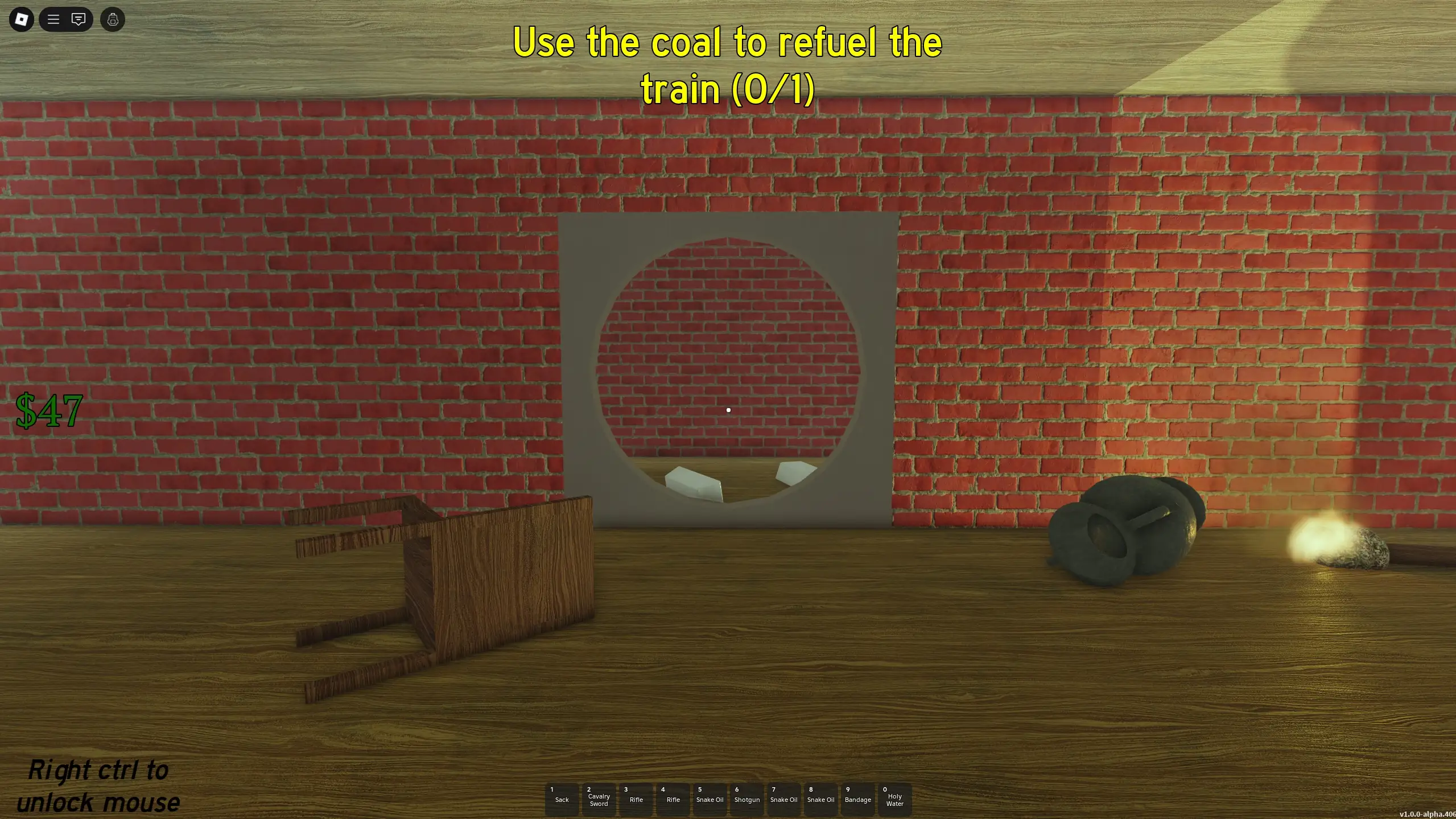The image size is (1456, 819).
Task: Equip the Holy Water hotbar slot
Action: pos(894,799)
